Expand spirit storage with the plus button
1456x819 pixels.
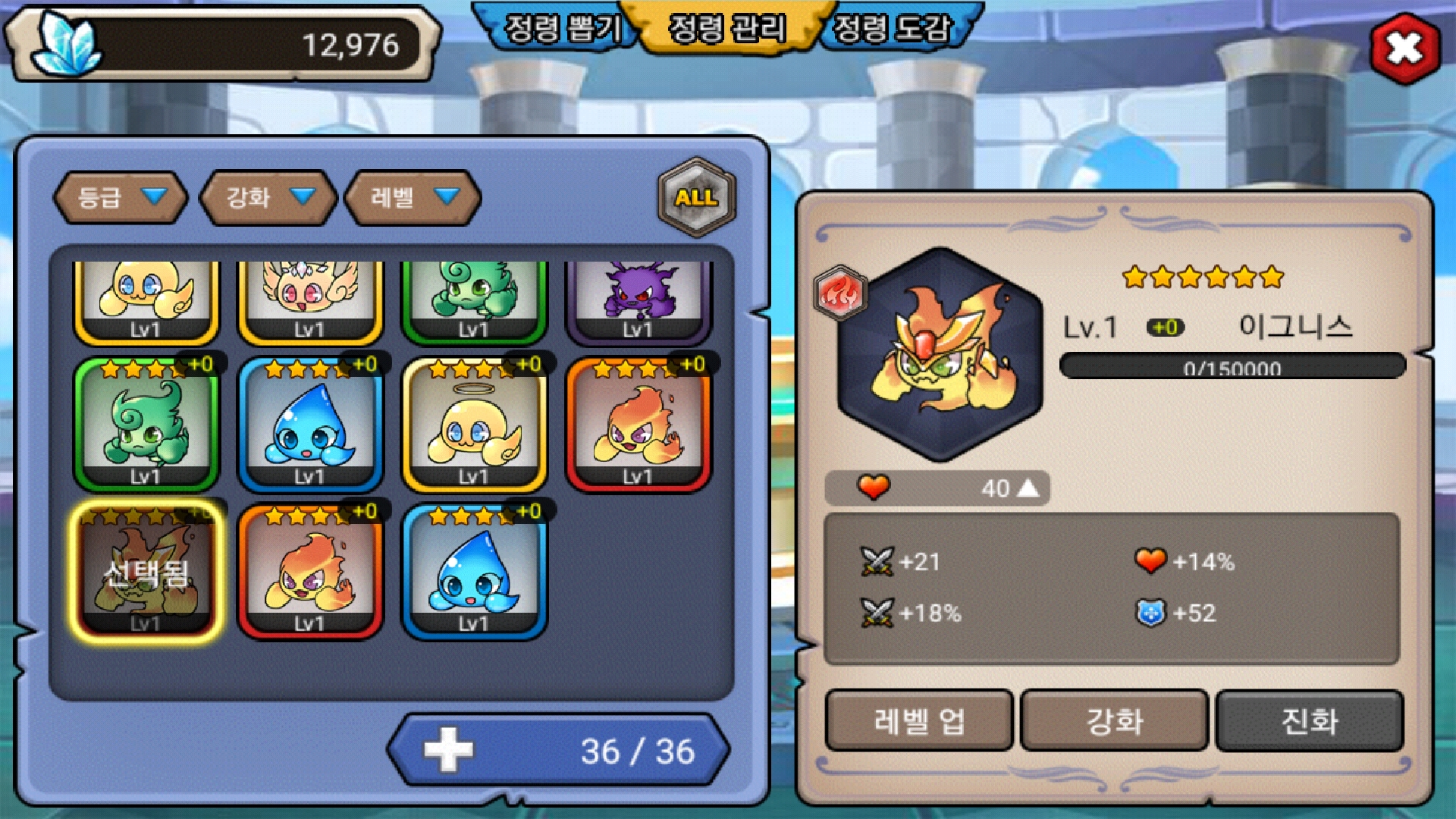tap(448, 750)
